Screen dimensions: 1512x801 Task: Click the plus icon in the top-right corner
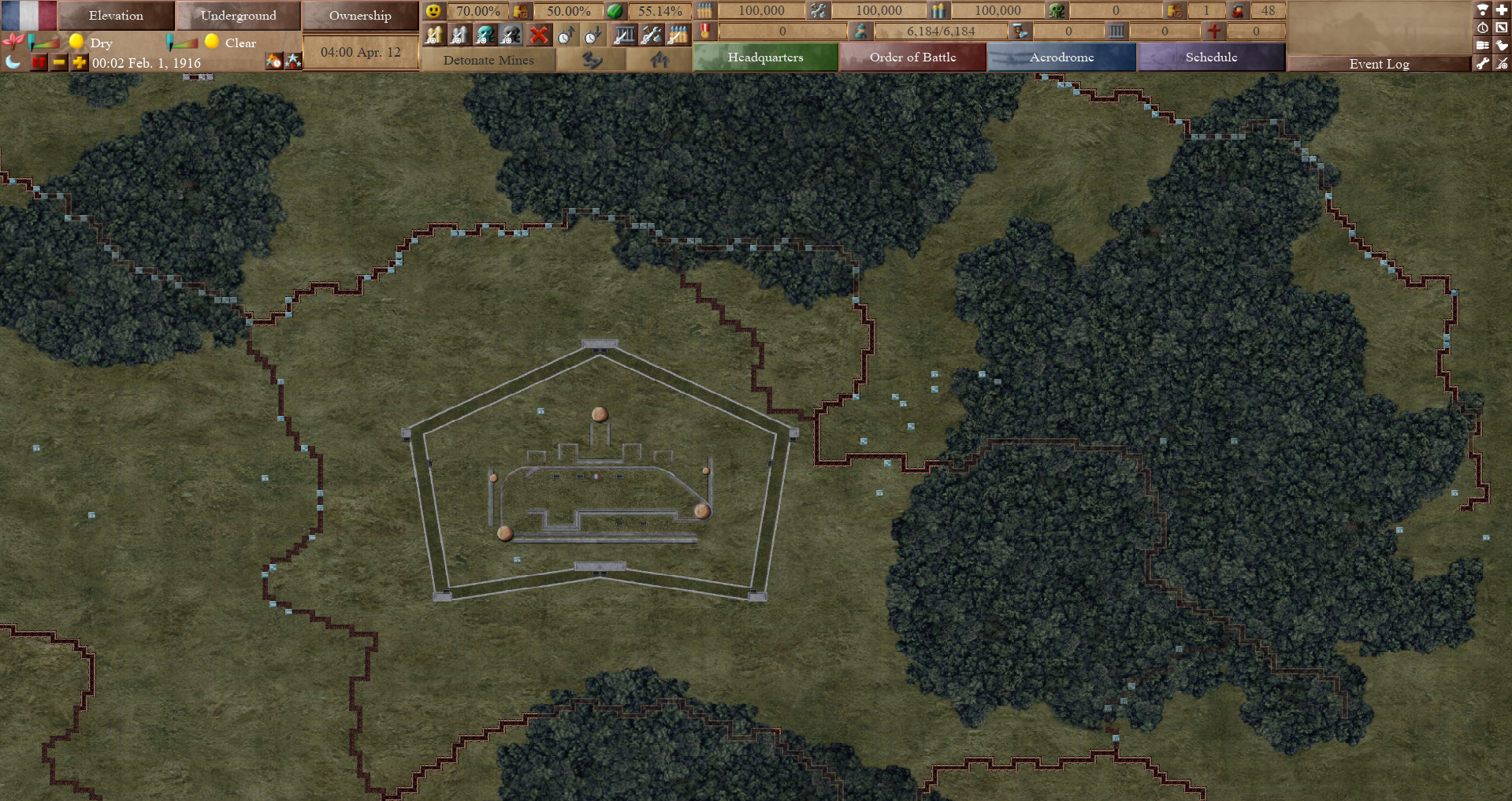[x=1501, y=9]
